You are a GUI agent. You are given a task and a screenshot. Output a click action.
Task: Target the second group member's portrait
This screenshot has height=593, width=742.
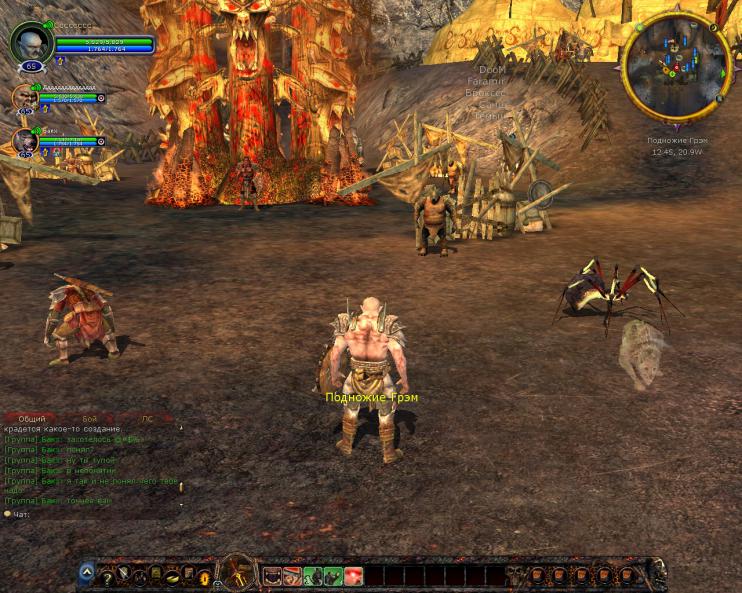tap(24, 99)
